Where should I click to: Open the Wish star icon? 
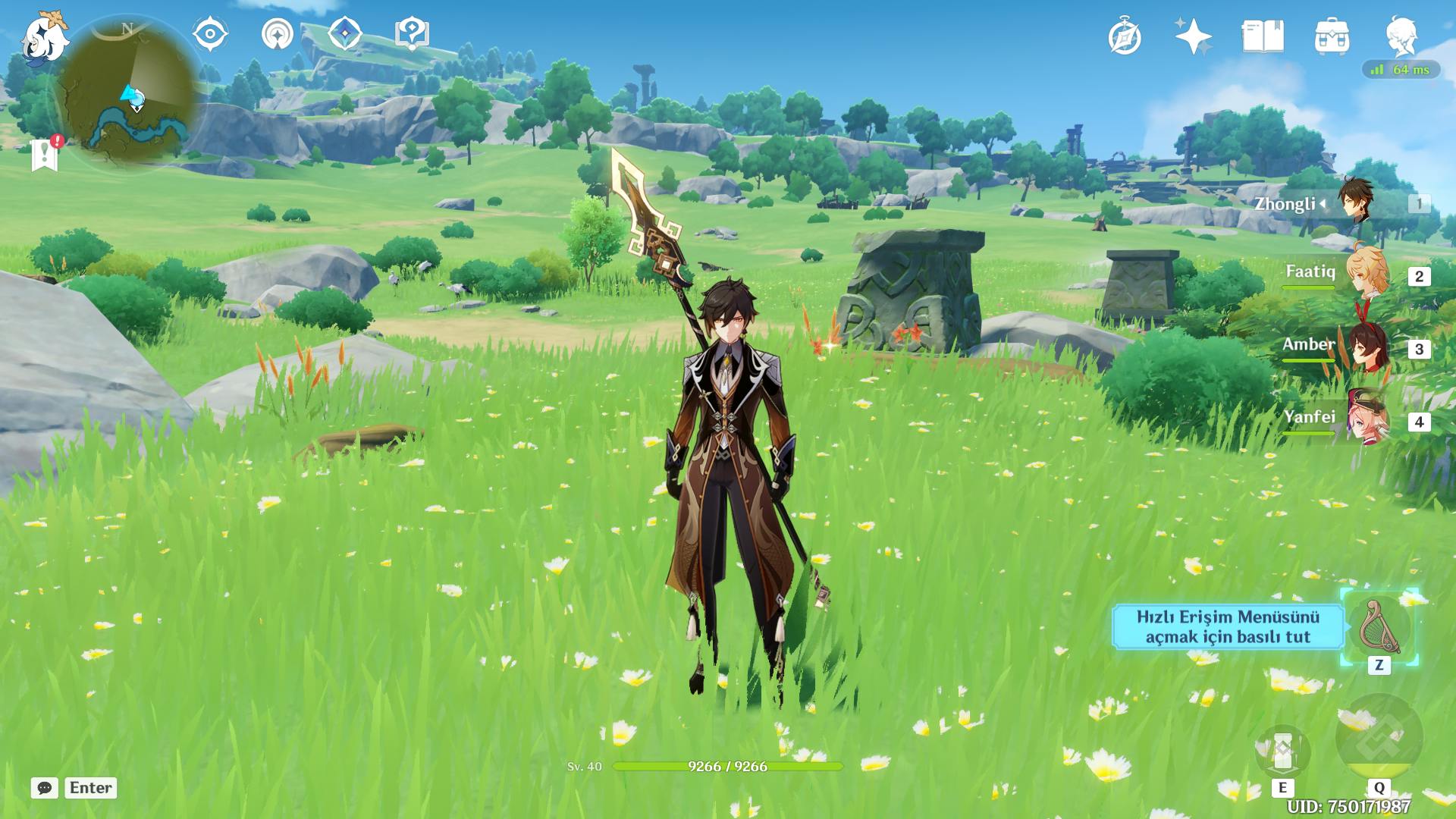pos(1193,37)
